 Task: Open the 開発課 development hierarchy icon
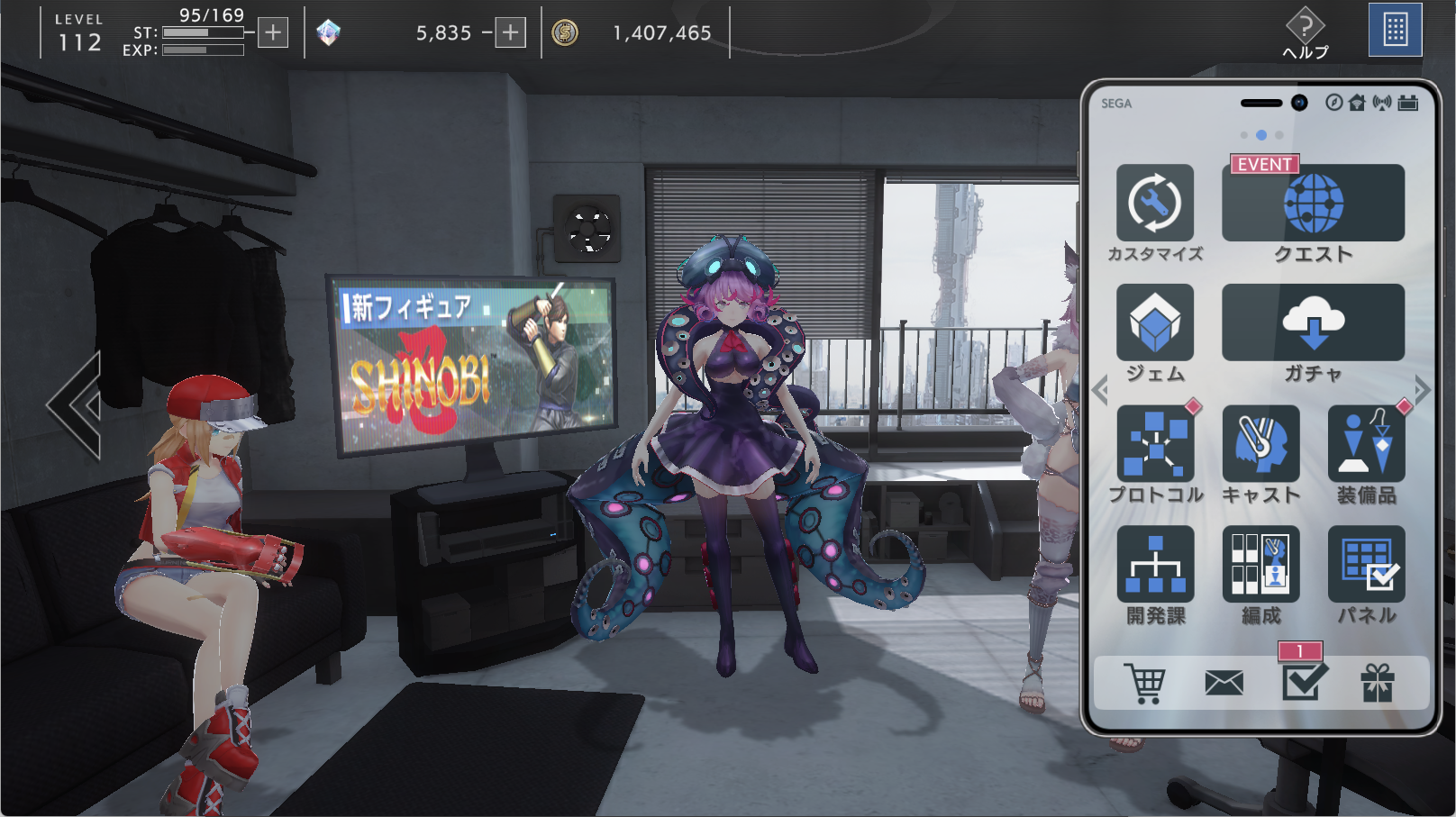point(1155,565)
